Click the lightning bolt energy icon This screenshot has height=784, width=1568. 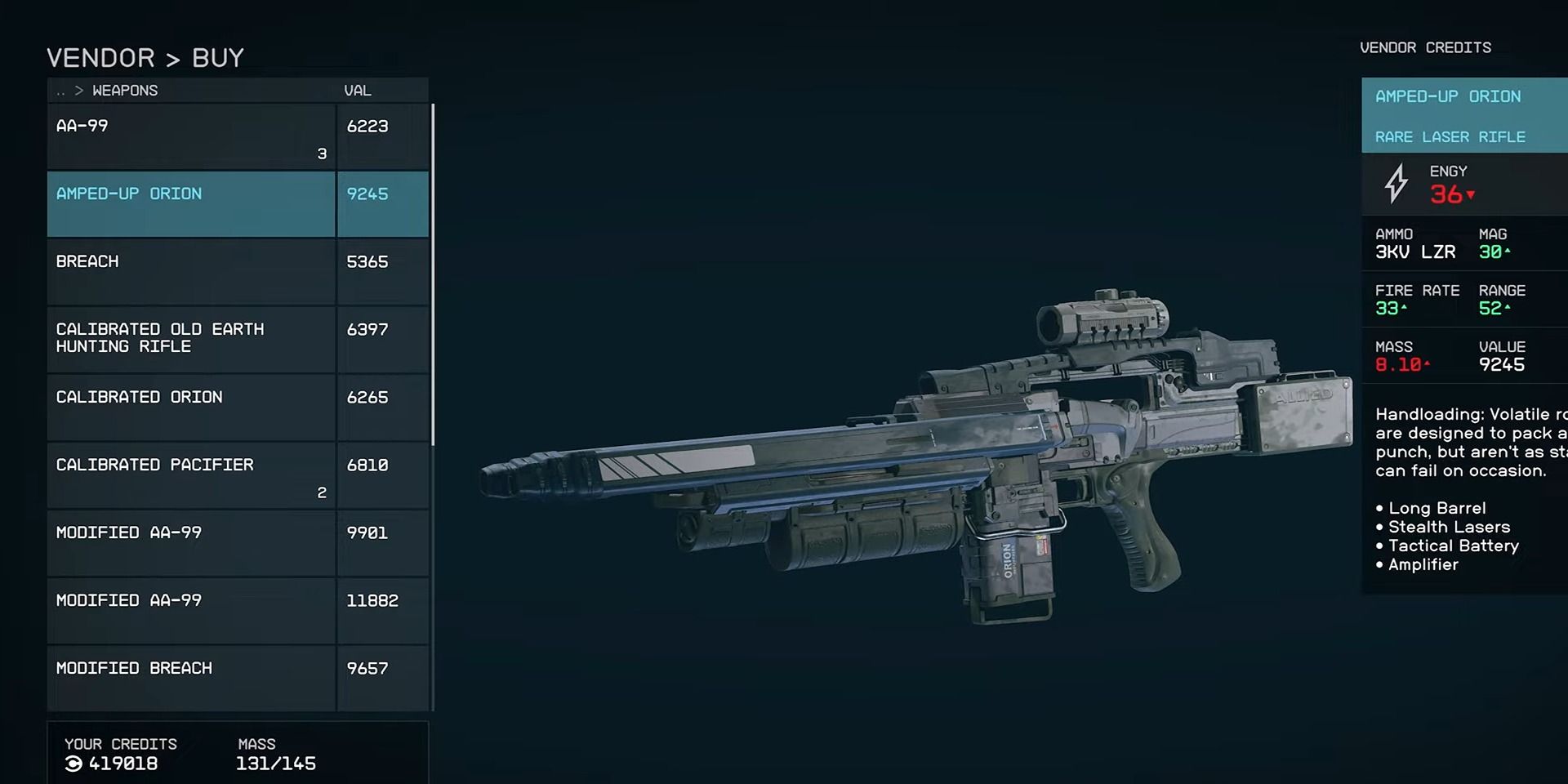[x=1396, y=183]
